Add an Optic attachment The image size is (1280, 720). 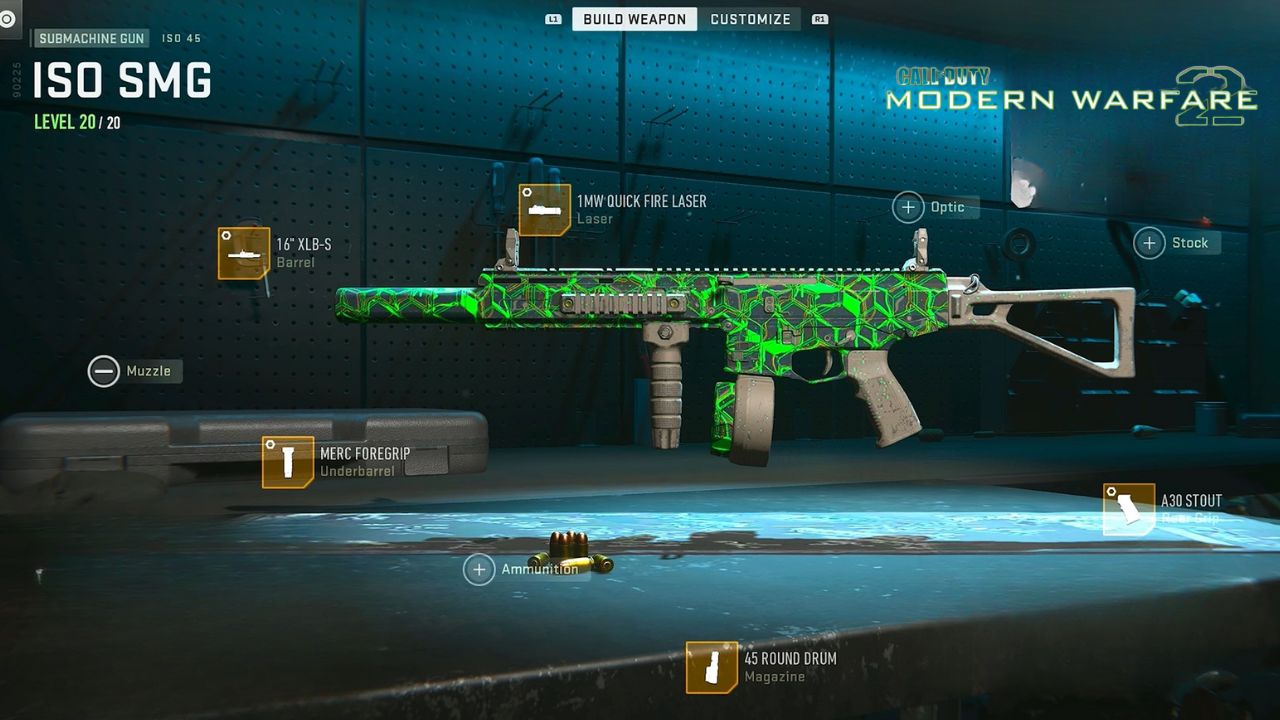[908, 207]
